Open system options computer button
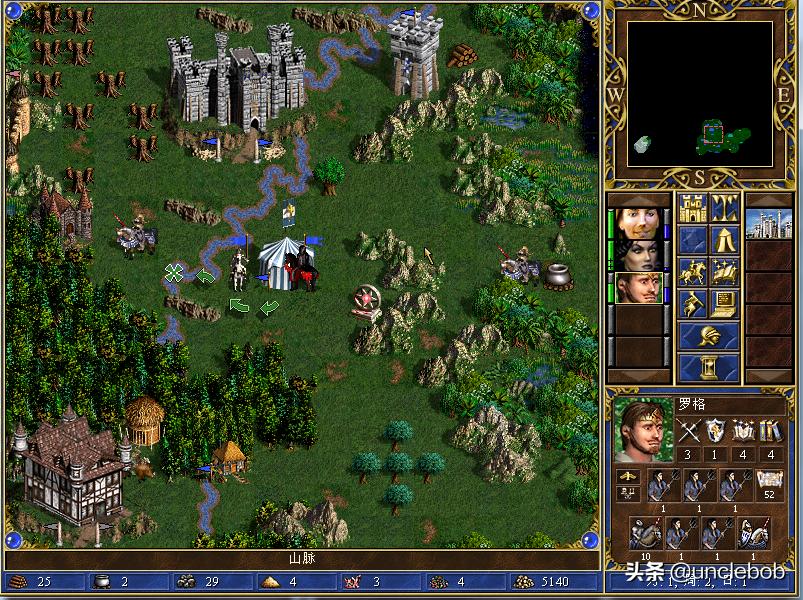Image resolution: width=803 pixels, height=600 pixels. [724, 303]
